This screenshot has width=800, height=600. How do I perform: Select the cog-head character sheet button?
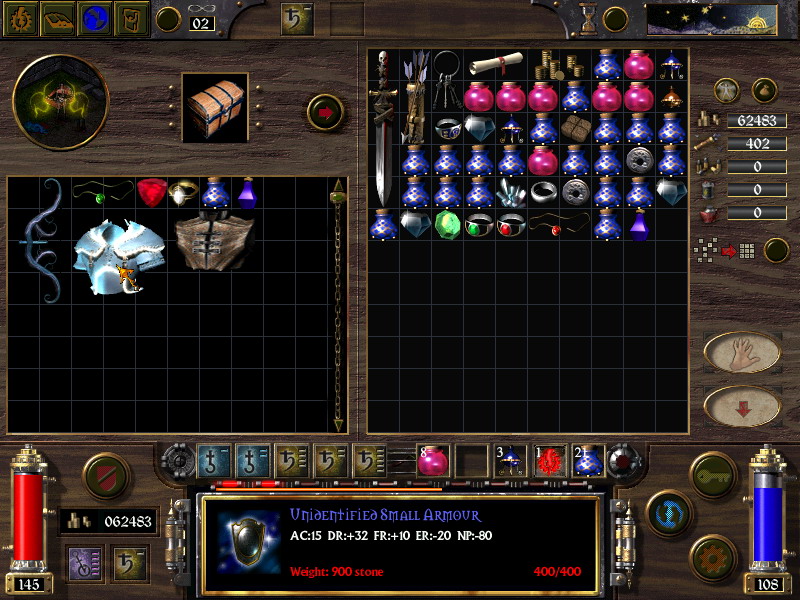[x=20, y=18]
